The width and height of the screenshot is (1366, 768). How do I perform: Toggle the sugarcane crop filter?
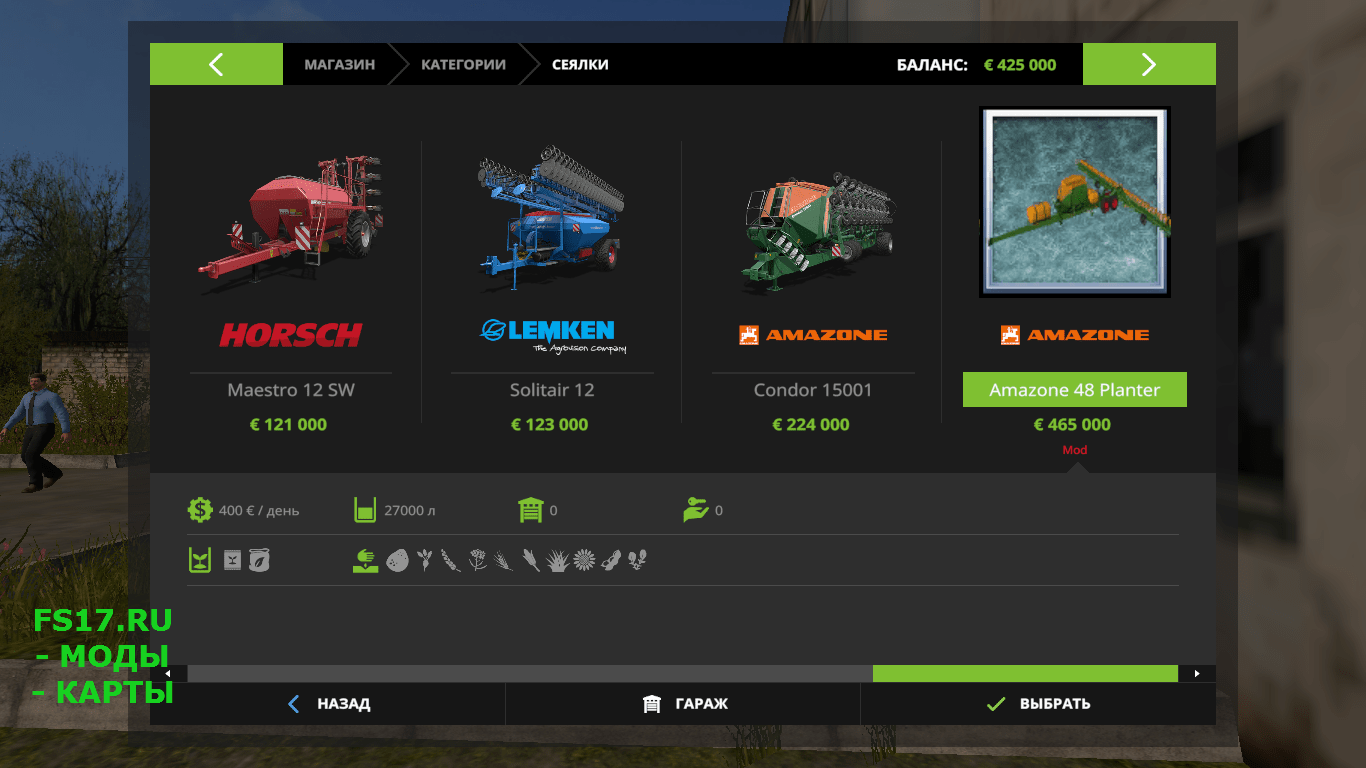(x=559, y=560)
